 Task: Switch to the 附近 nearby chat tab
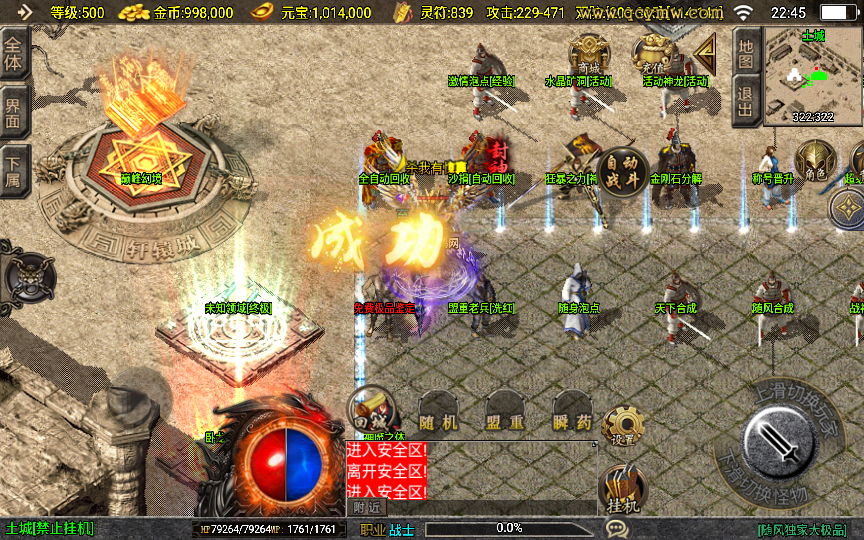tap(367, 508)
